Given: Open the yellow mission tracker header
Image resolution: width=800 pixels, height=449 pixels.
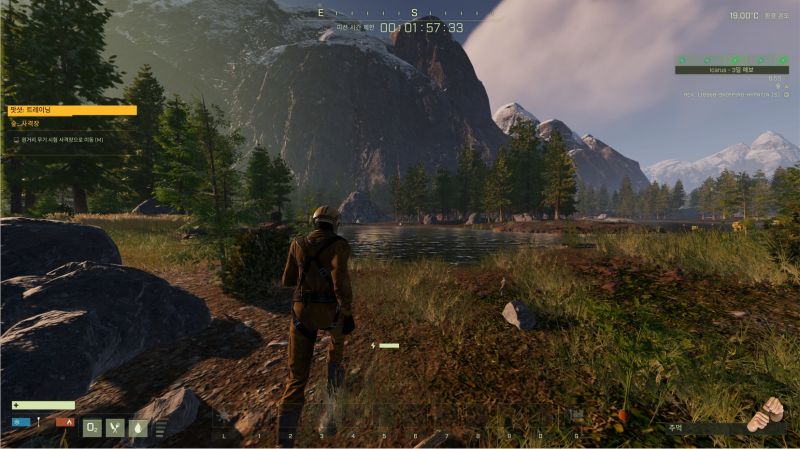Looking at the screenshot, I should [72, 110].
